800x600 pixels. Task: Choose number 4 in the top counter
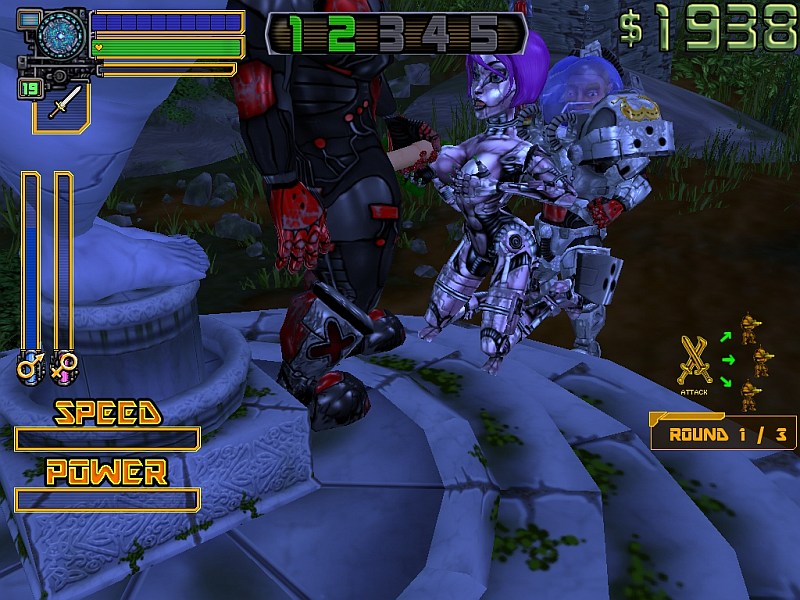(x=438, y=33)
